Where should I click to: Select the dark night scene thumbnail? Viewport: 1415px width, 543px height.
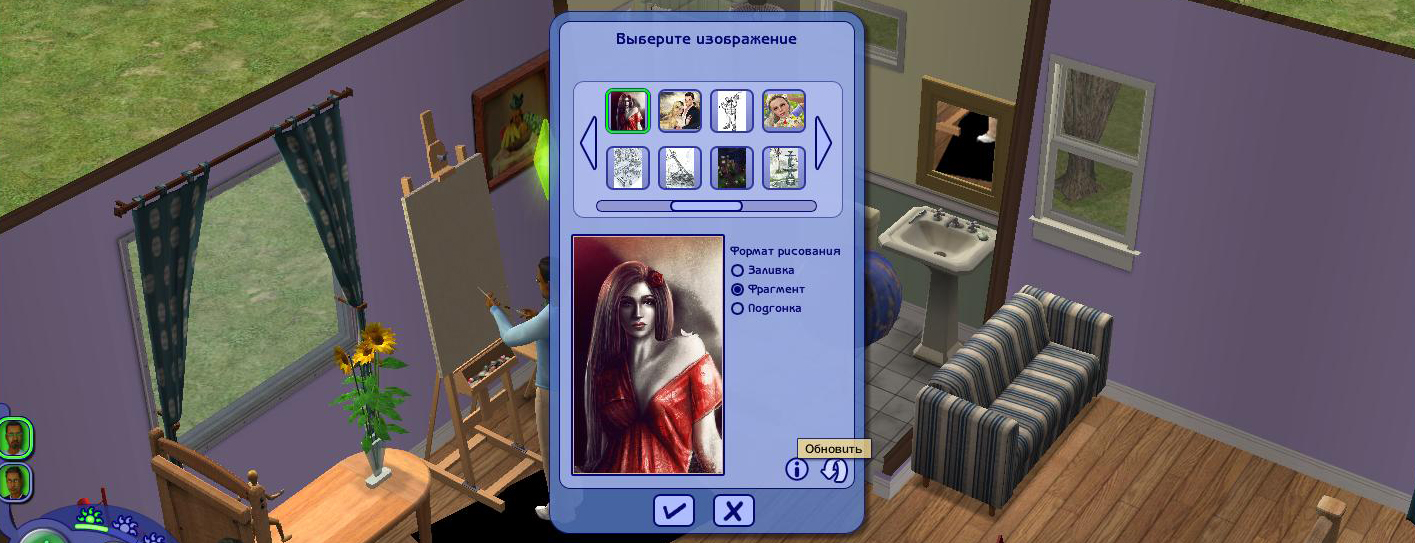point(732,168)
